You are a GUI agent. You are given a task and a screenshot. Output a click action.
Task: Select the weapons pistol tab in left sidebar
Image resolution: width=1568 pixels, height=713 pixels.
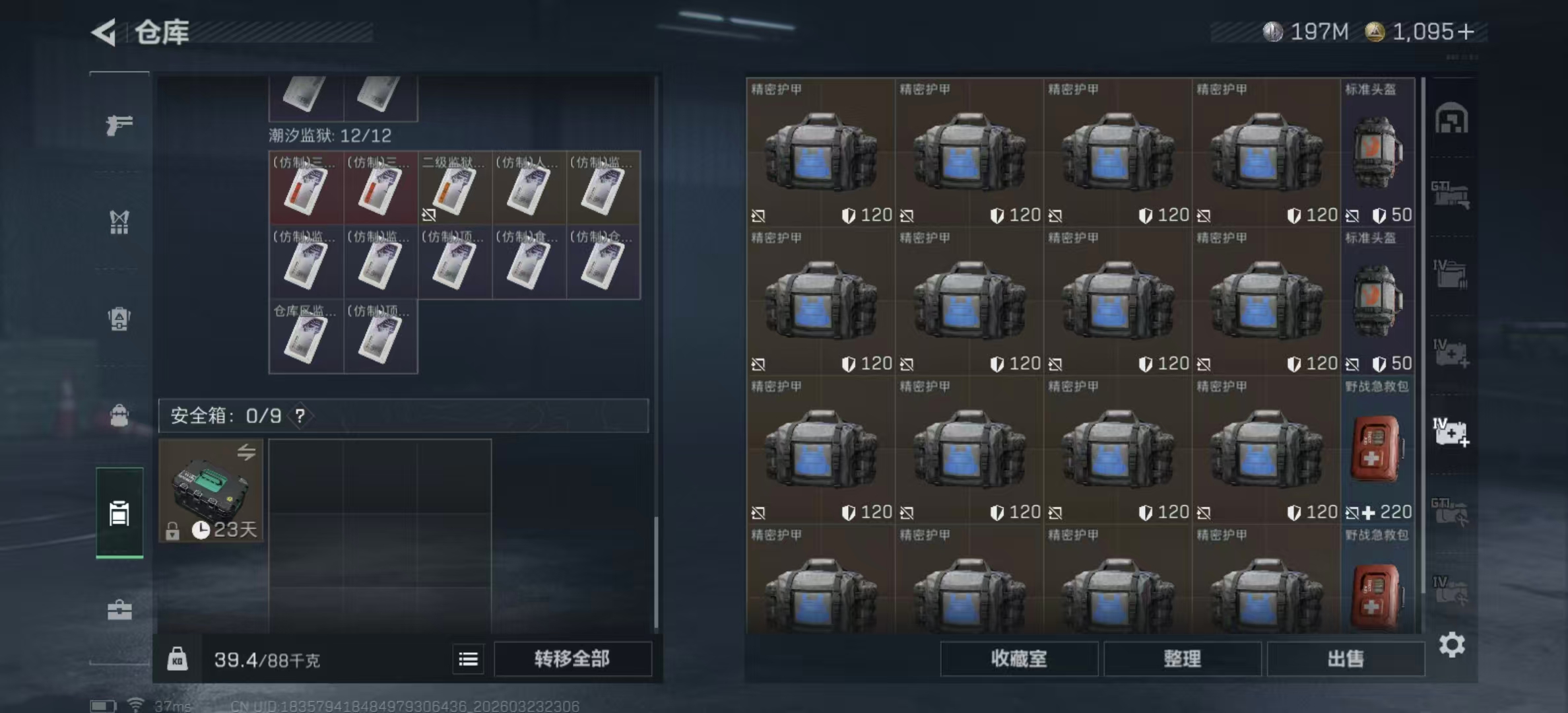tap(119, 124)
